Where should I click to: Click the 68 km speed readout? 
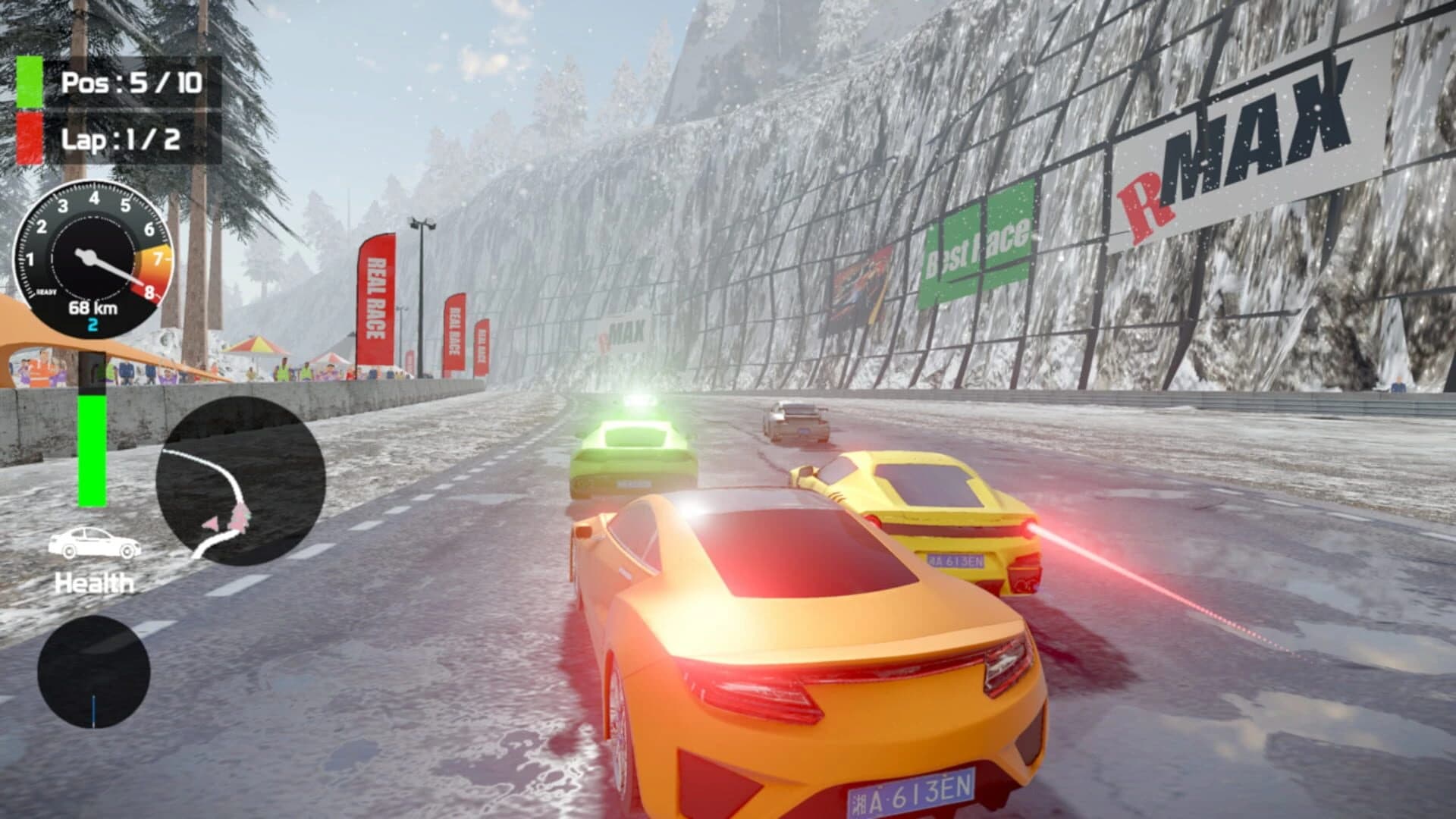click(93, 307)
